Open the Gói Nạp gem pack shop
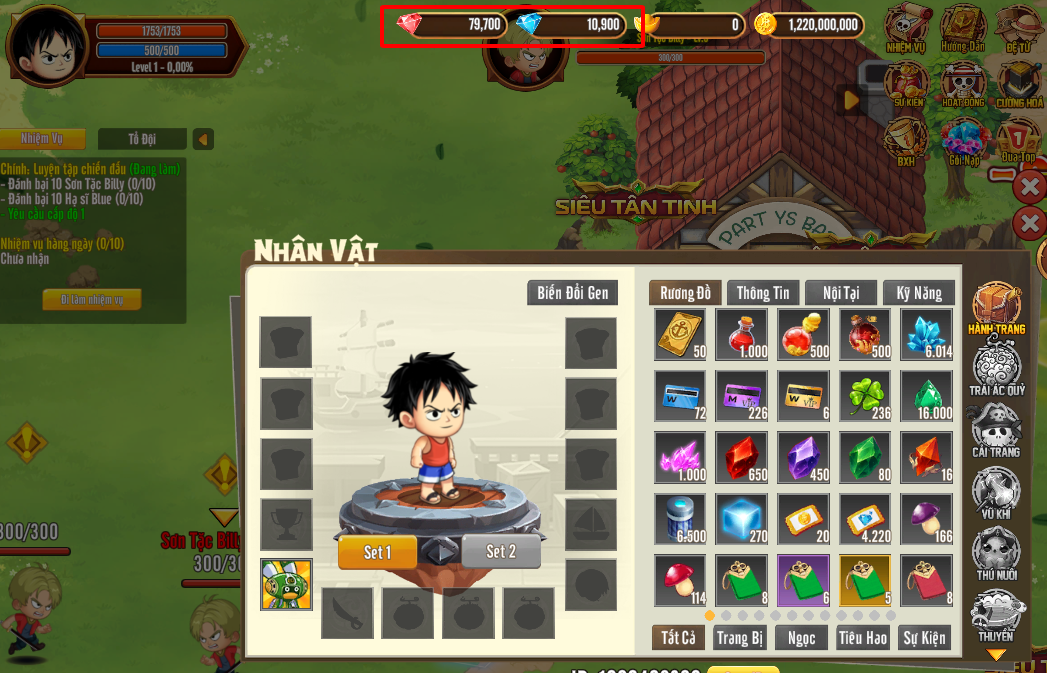1047x673 pixels. (964, 140)
